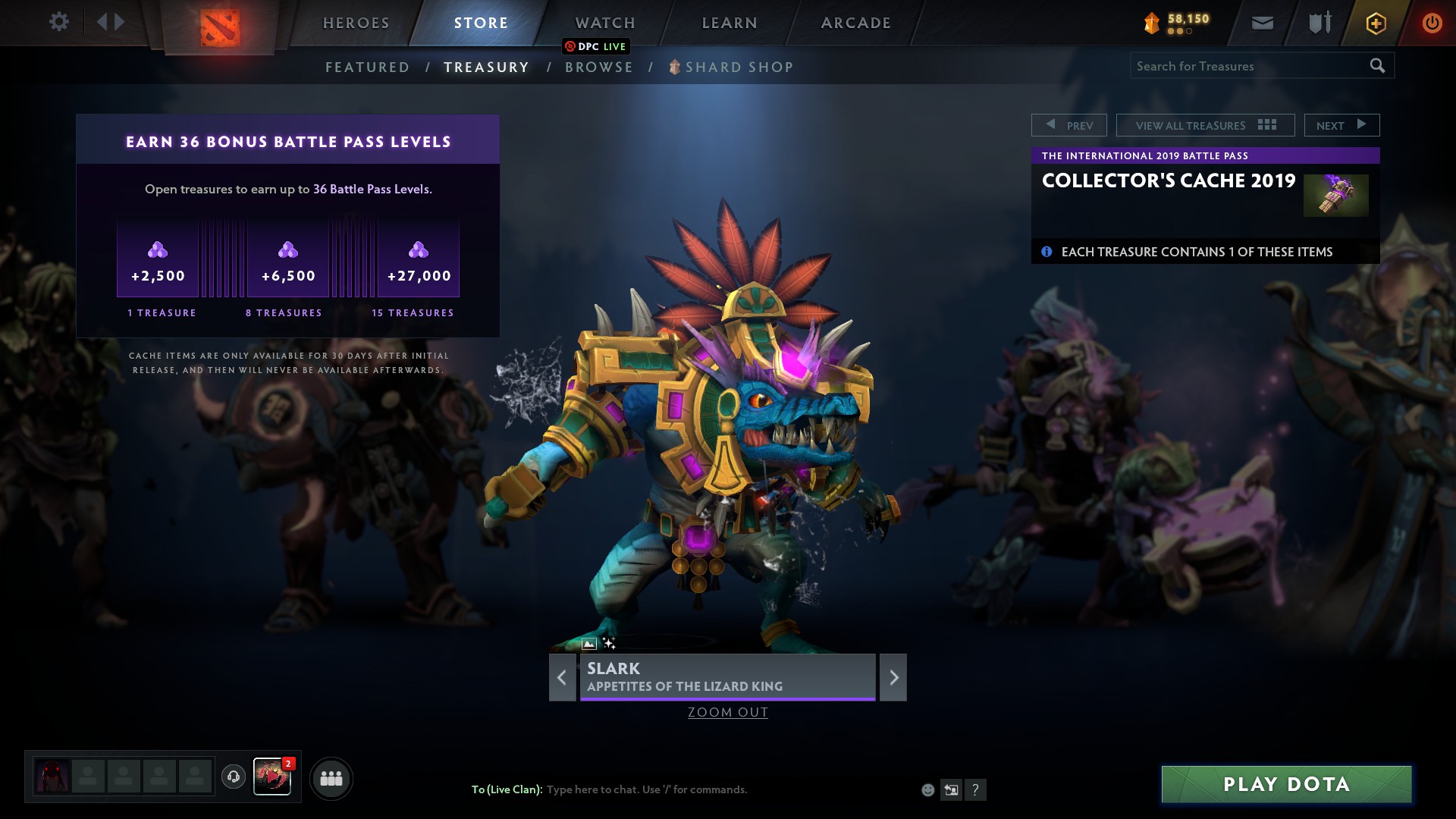The image size is (1456, 819).
Task: Click the friends list icon
Action: 331,777
